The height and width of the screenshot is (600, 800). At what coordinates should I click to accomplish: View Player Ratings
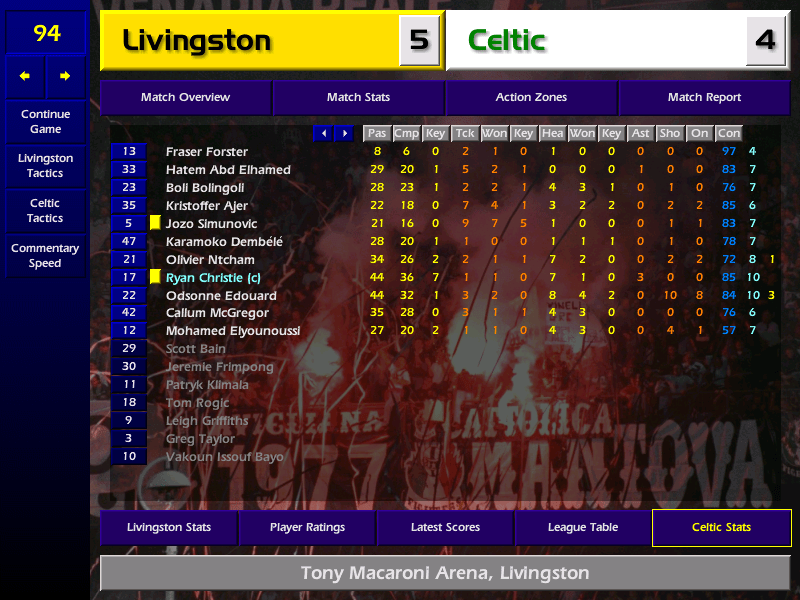307,528
